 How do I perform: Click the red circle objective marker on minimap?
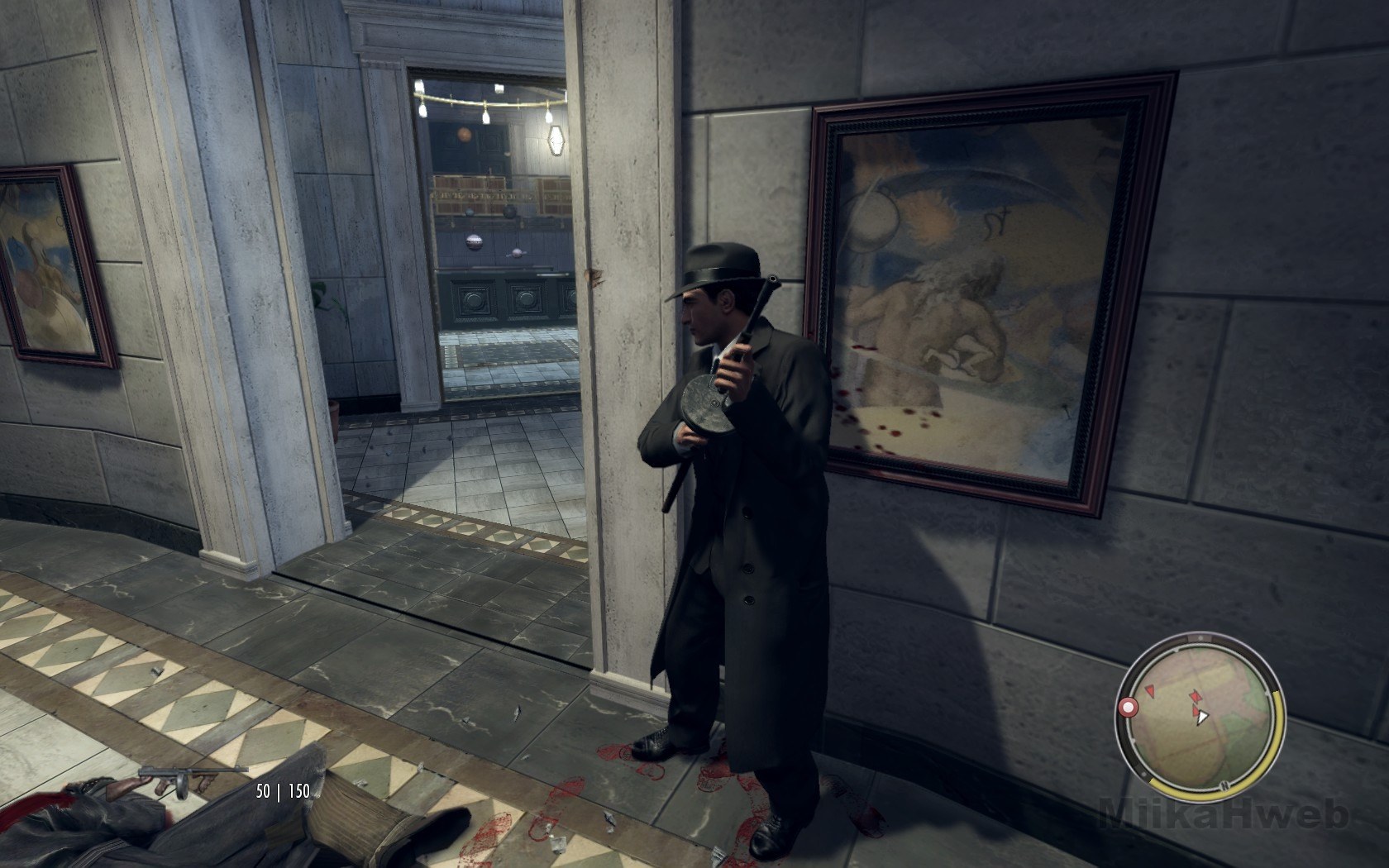click(1127, 708)
